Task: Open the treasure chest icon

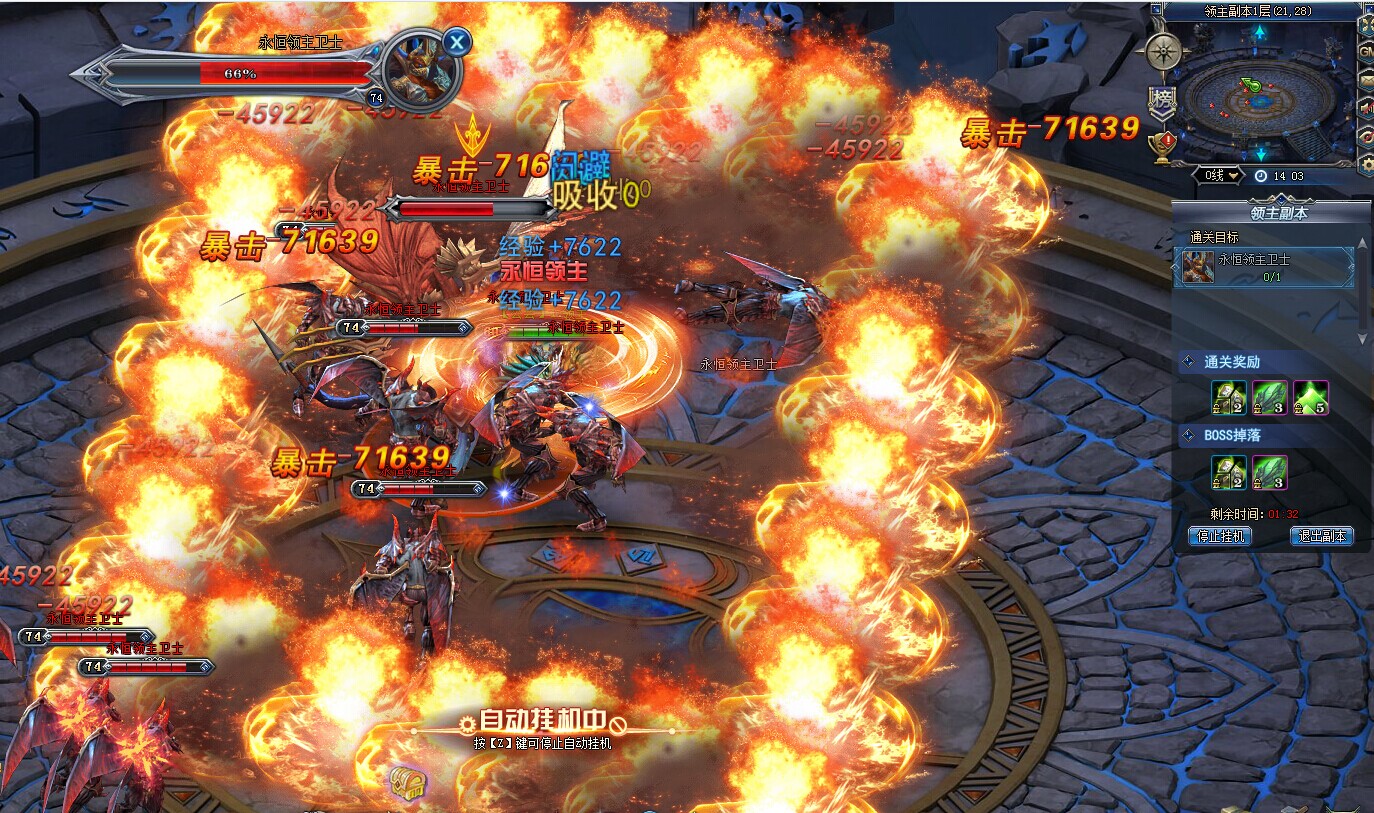Action: point(408,781)
